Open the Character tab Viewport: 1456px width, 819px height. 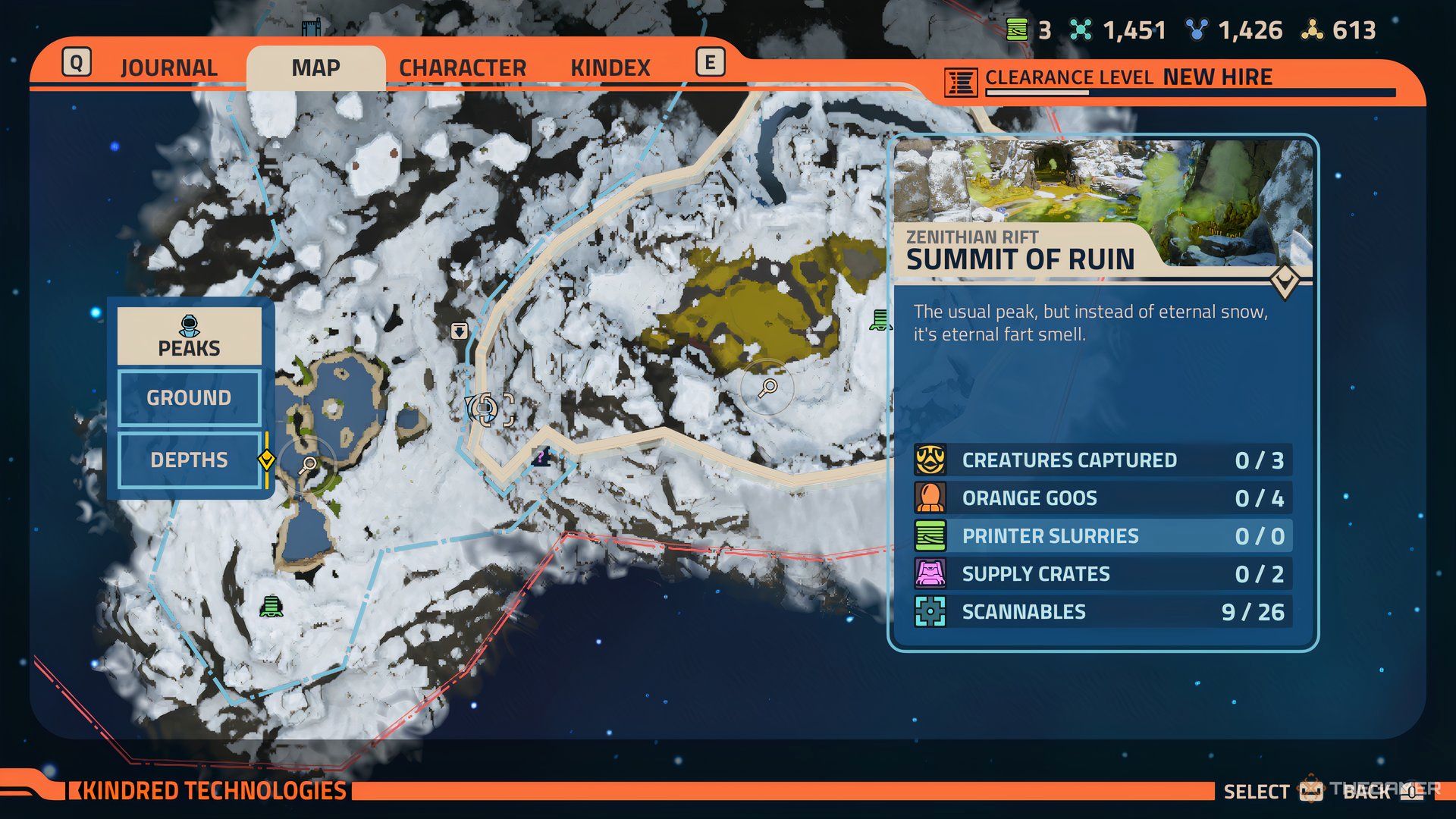coord(463,68)
